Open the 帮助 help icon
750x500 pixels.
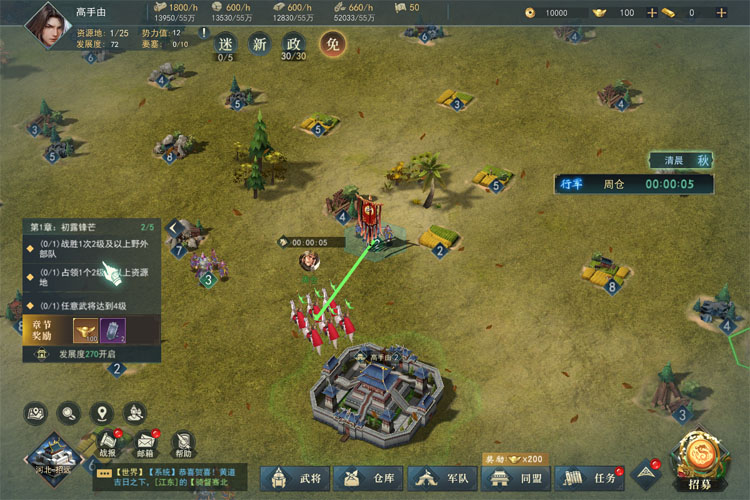pyautogui.click(x=182, y=443)
